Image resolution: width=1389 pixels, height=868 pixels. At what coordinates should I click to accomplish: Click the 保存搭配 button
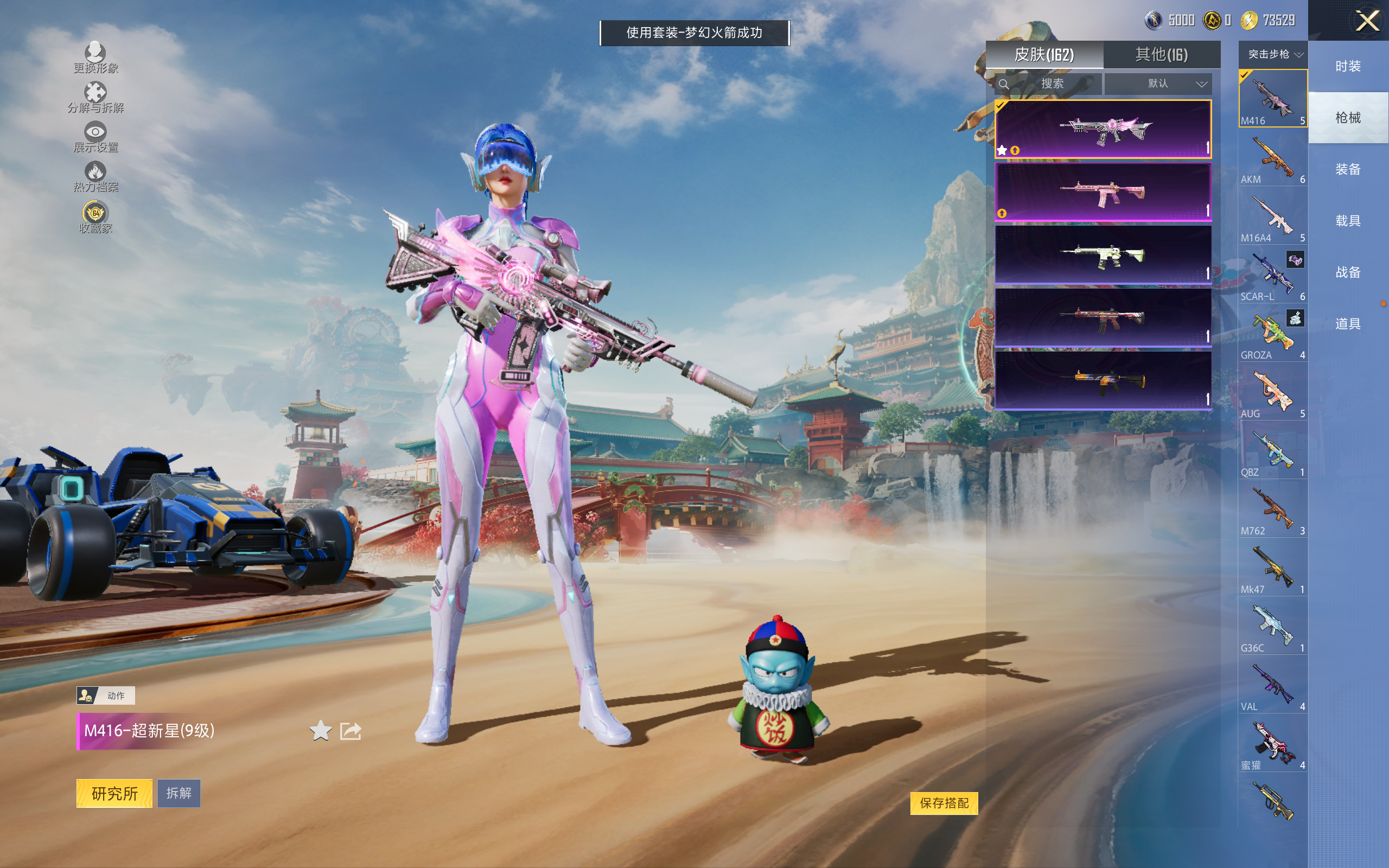click(x=944, y=802)
